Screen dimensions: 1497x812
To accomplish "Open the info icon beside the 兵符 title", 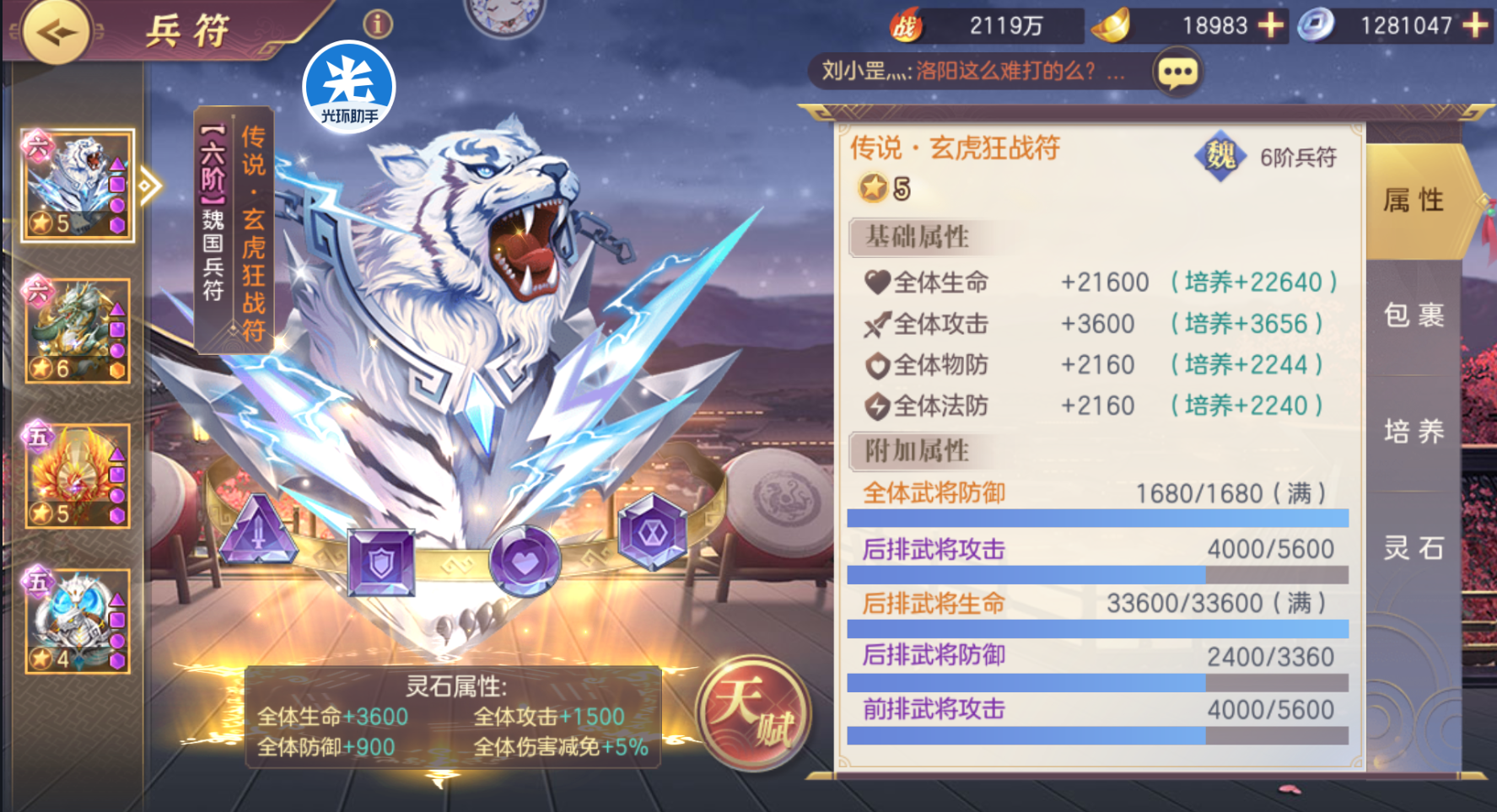I will click(378, 24).
